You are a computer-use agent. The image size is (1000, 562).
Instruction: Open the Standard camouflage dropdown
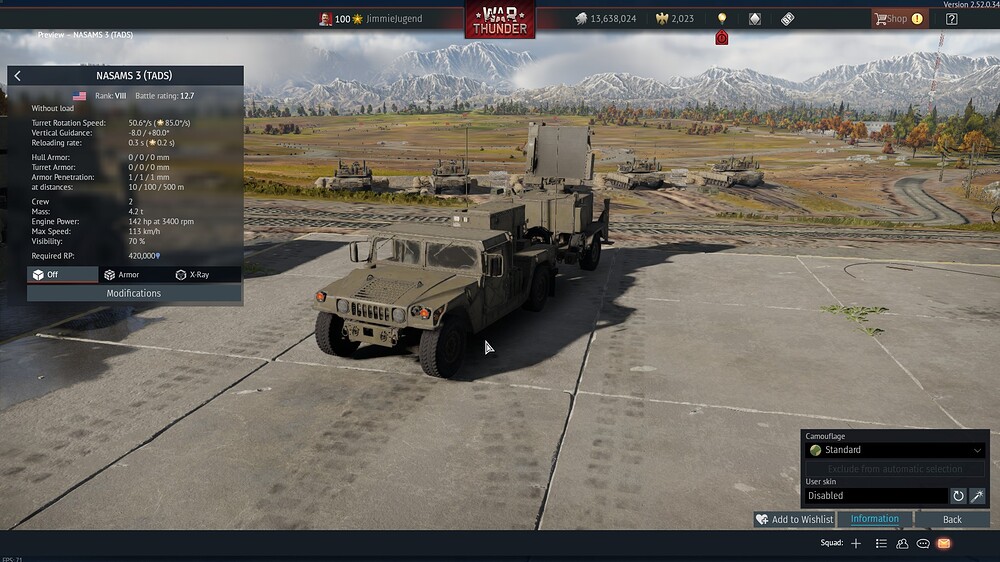coord(895,450)
